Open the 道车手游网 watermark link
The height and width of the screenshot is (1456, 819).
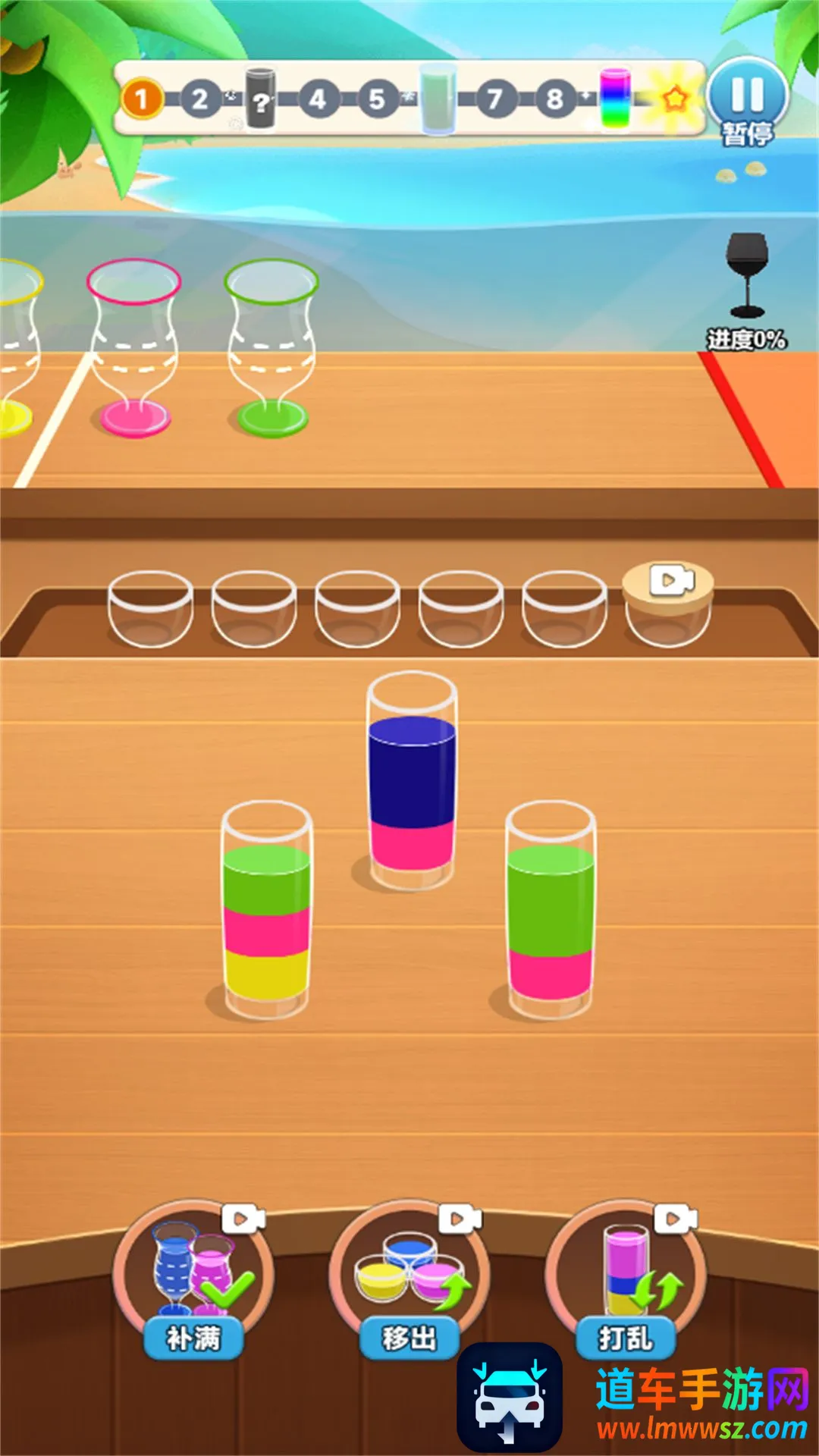(701, 1404)
